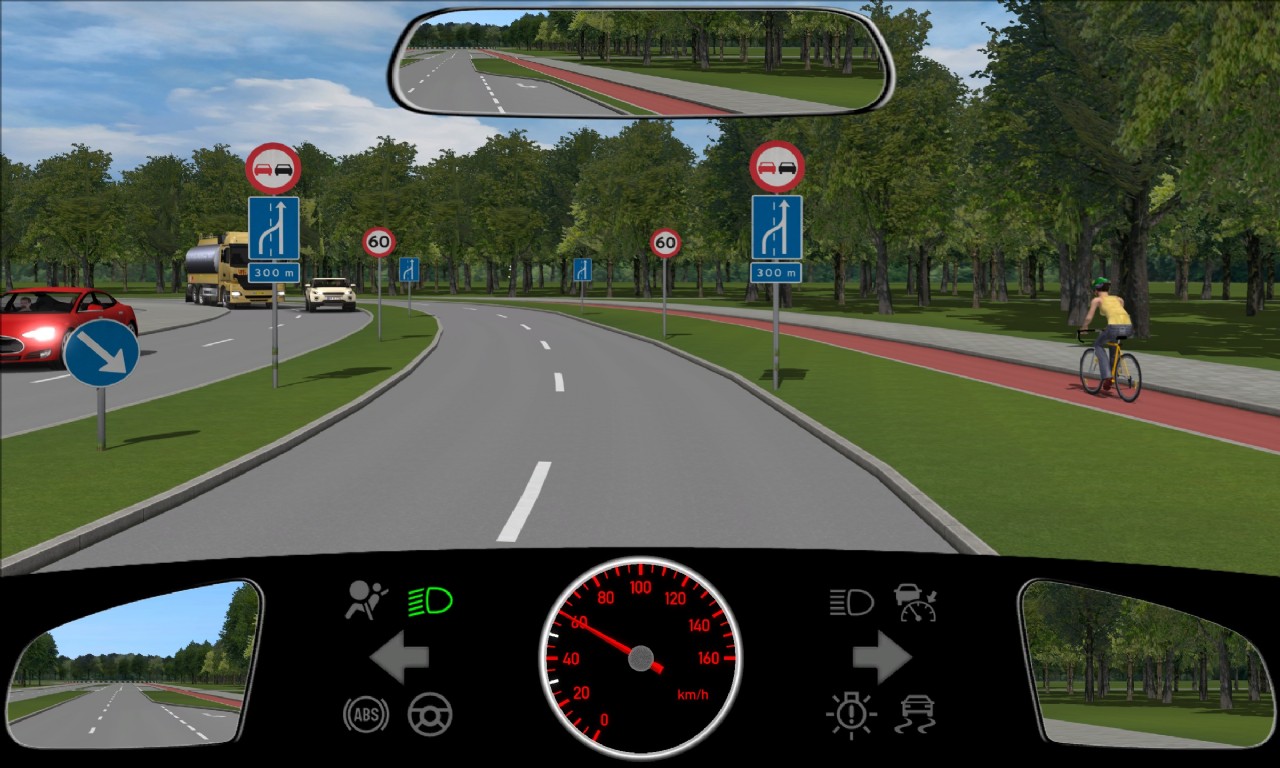The image size is (1280, 768).
Task: Click the airbag warning indicator
Action: 366,601
